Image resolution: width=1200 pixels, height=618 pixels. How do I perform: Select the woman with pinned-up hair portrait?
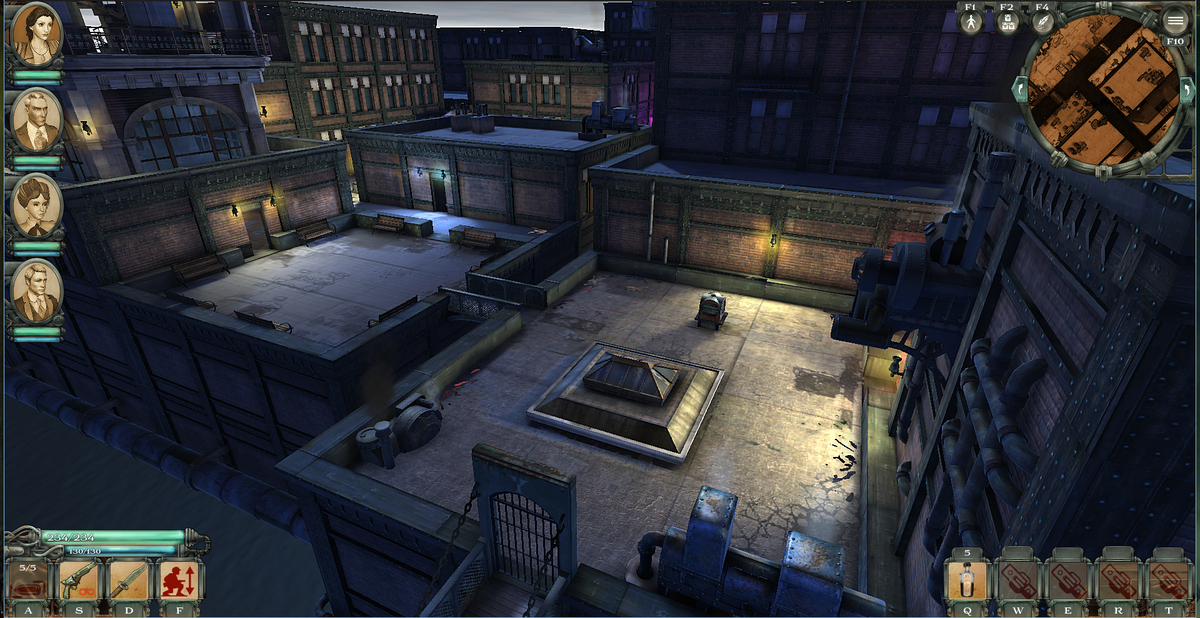click(37, 206)
